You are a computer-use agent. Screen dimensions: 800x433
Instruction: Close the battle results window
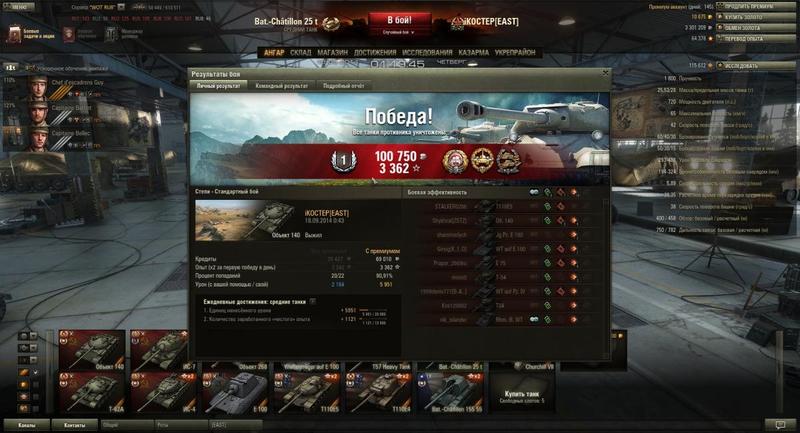tap(604, 73)
